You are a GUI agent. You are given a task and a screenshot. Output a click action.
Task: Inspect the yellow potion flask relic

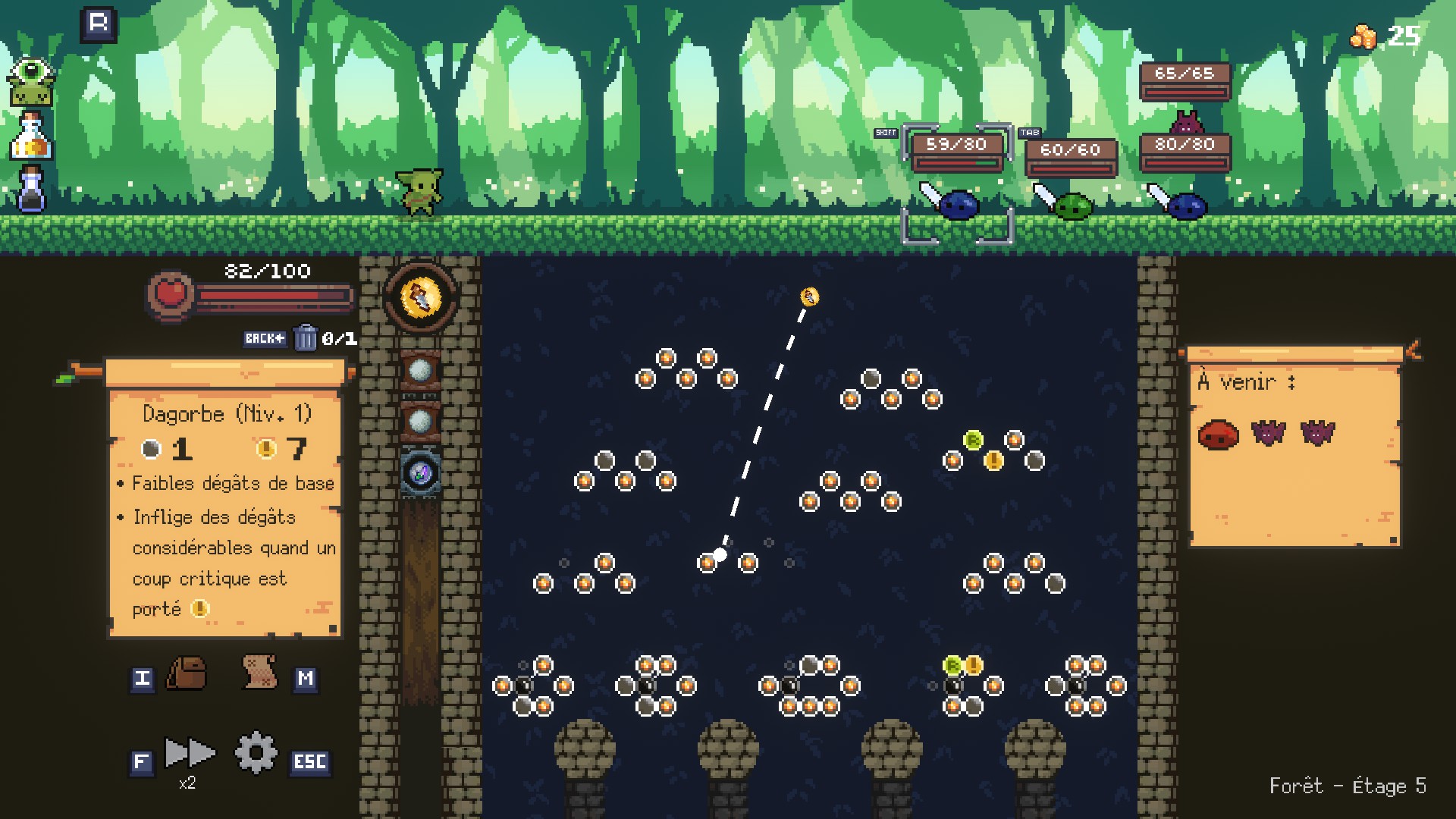point(31,136)
